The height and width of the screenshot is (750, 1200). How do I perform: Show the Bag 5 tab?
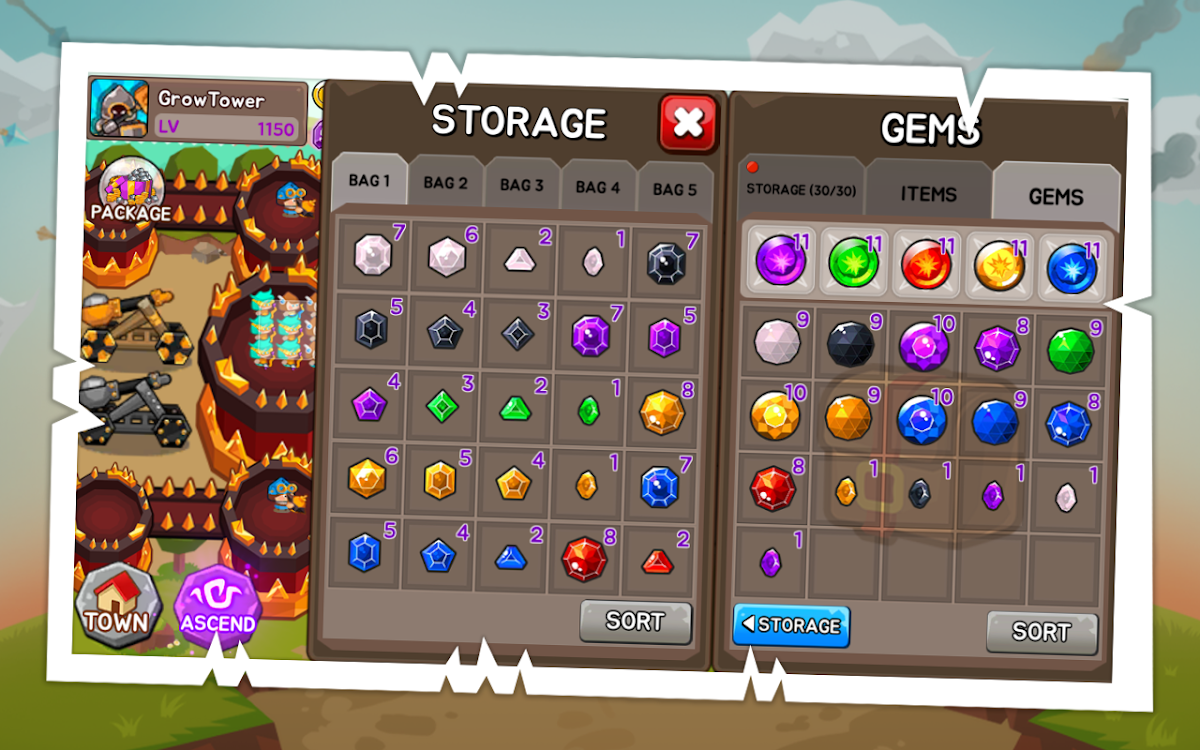674,189
